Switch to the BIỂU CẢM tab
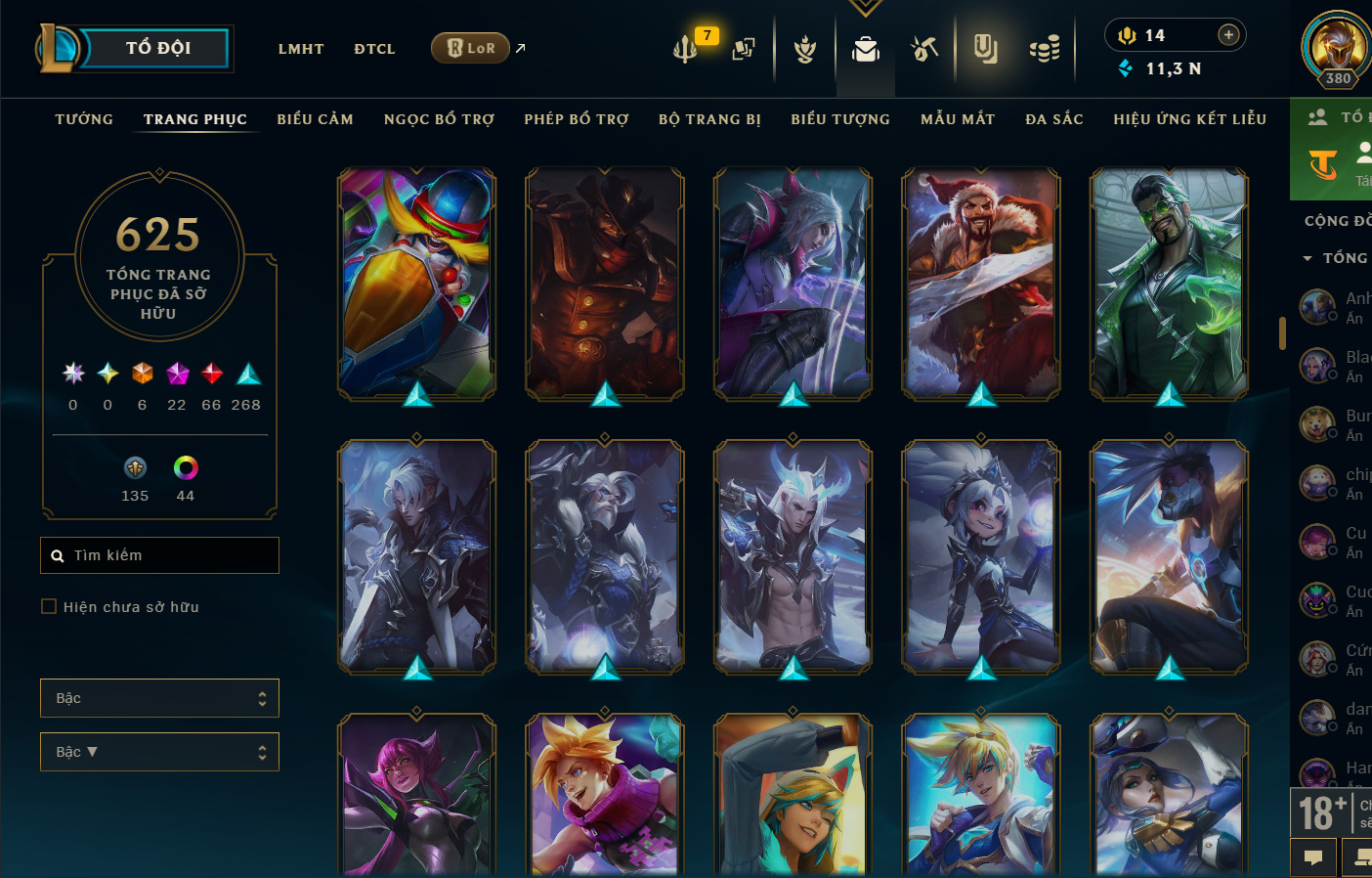The height and width of the screenshot is (878, 1372). click(x=315, y=119)
